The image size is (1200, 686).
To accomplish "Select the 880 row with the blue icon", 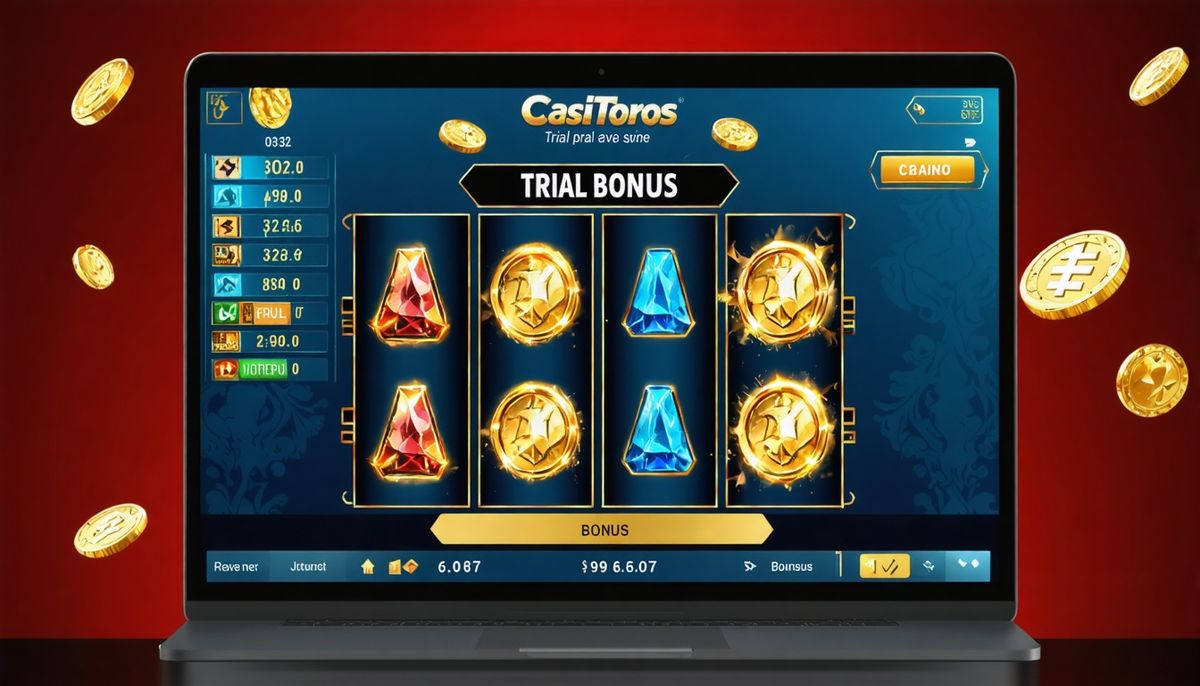I will [267, 283].
